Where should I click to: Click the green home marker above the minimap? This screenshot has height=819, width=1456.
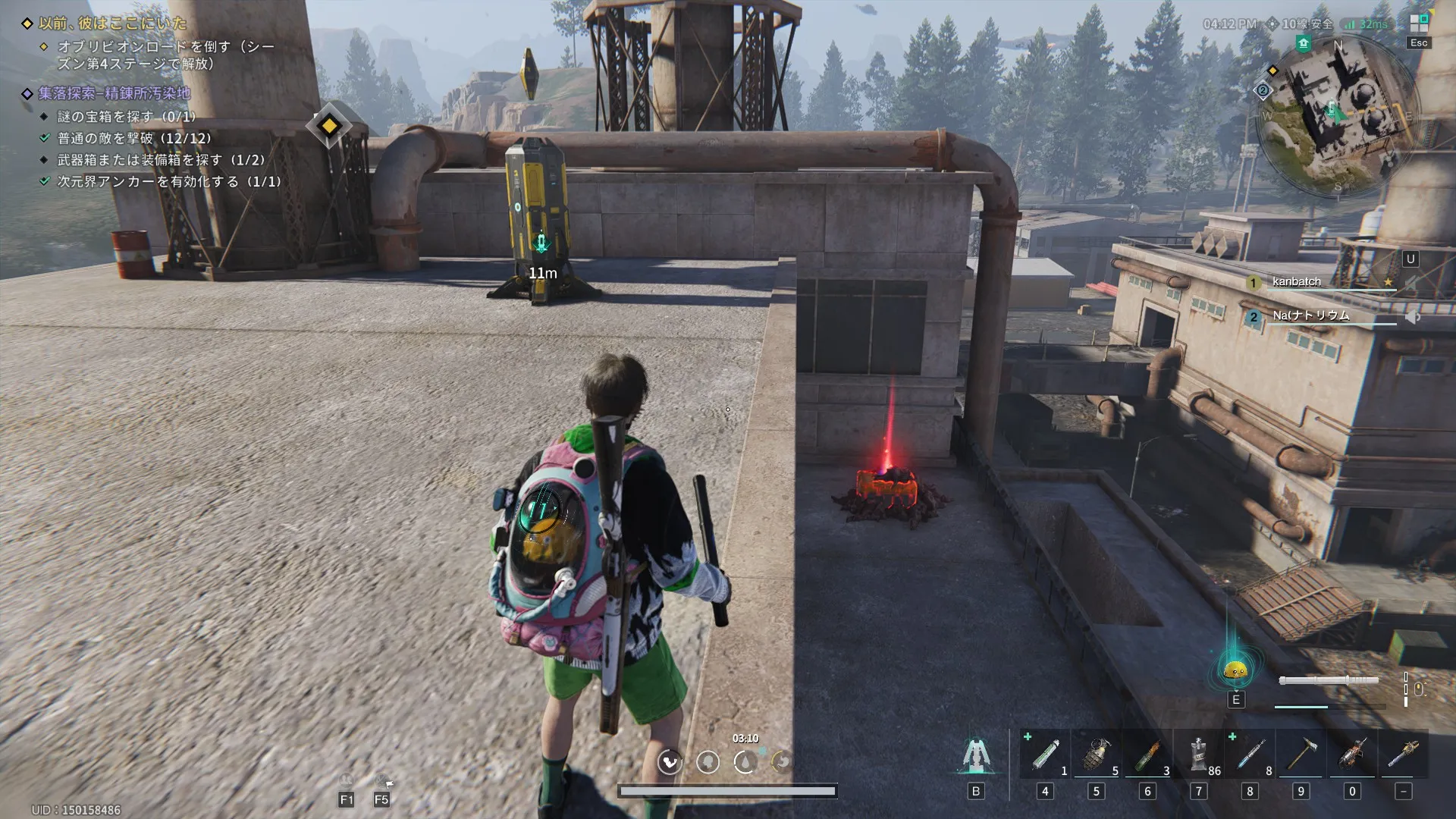tap(1304, 44)
